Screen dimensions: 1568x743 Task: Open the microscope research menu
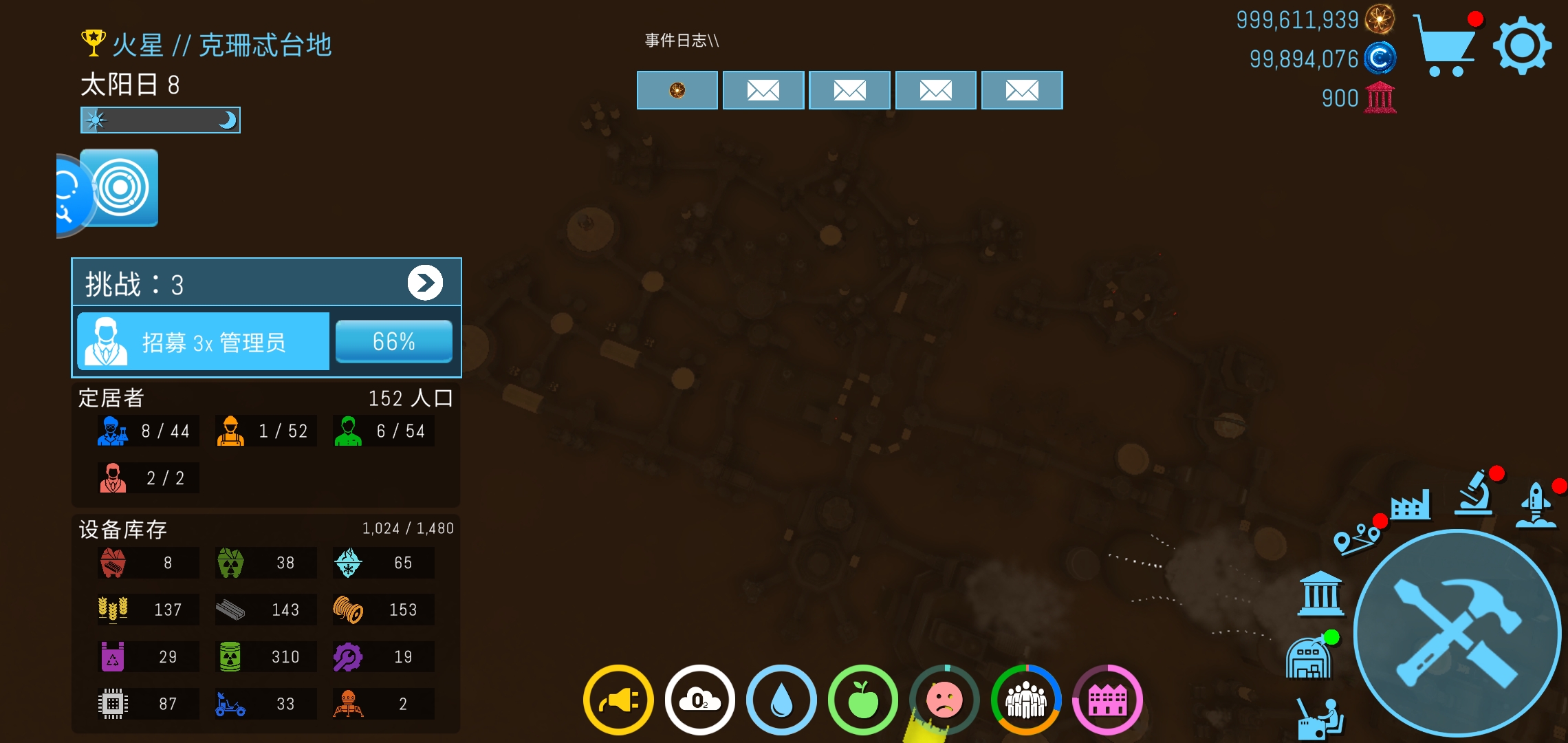coord(1474,494)
